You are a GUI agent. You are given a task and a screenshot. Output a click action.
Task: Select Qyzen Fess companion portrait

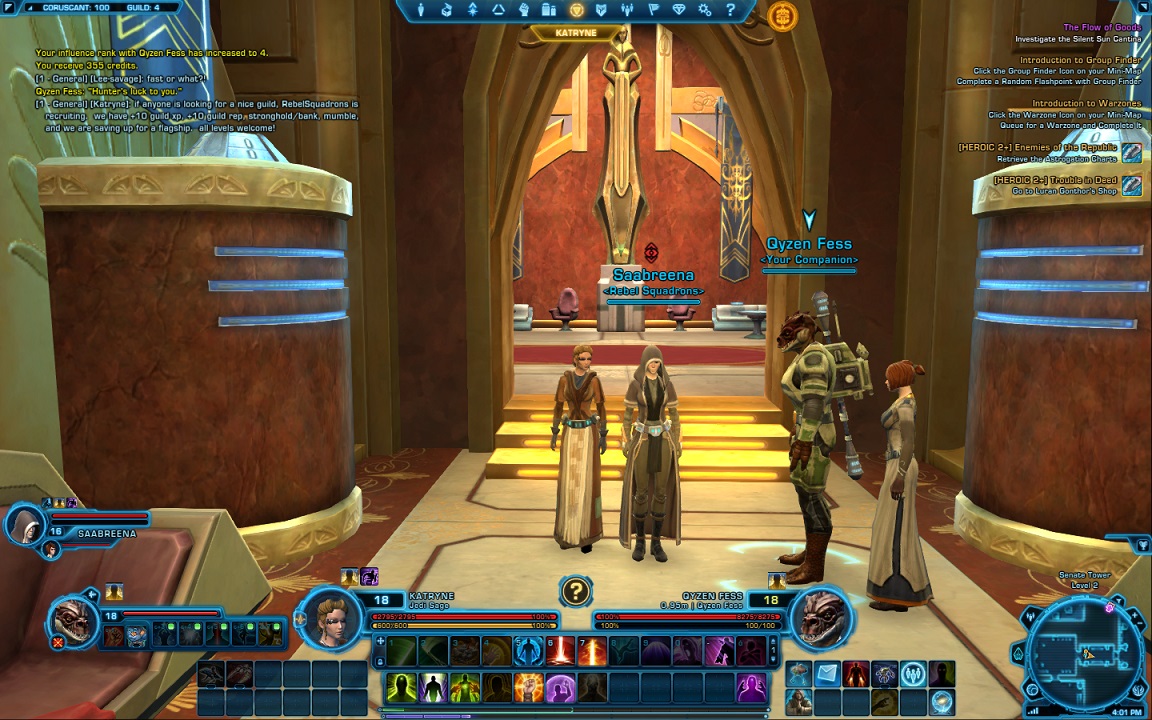click(821, 618)
